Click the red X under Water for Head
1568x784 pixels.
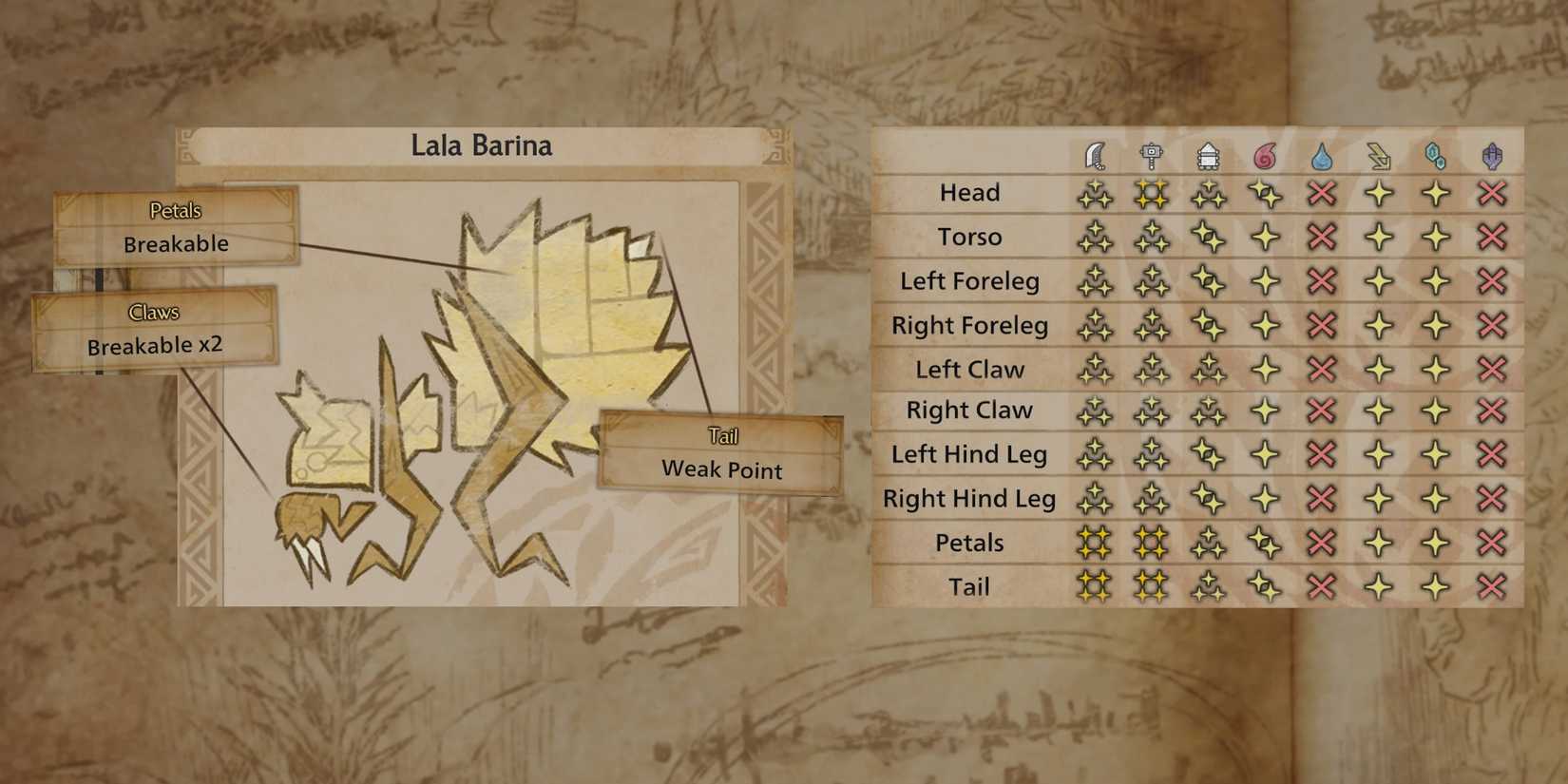(1321, 192)
